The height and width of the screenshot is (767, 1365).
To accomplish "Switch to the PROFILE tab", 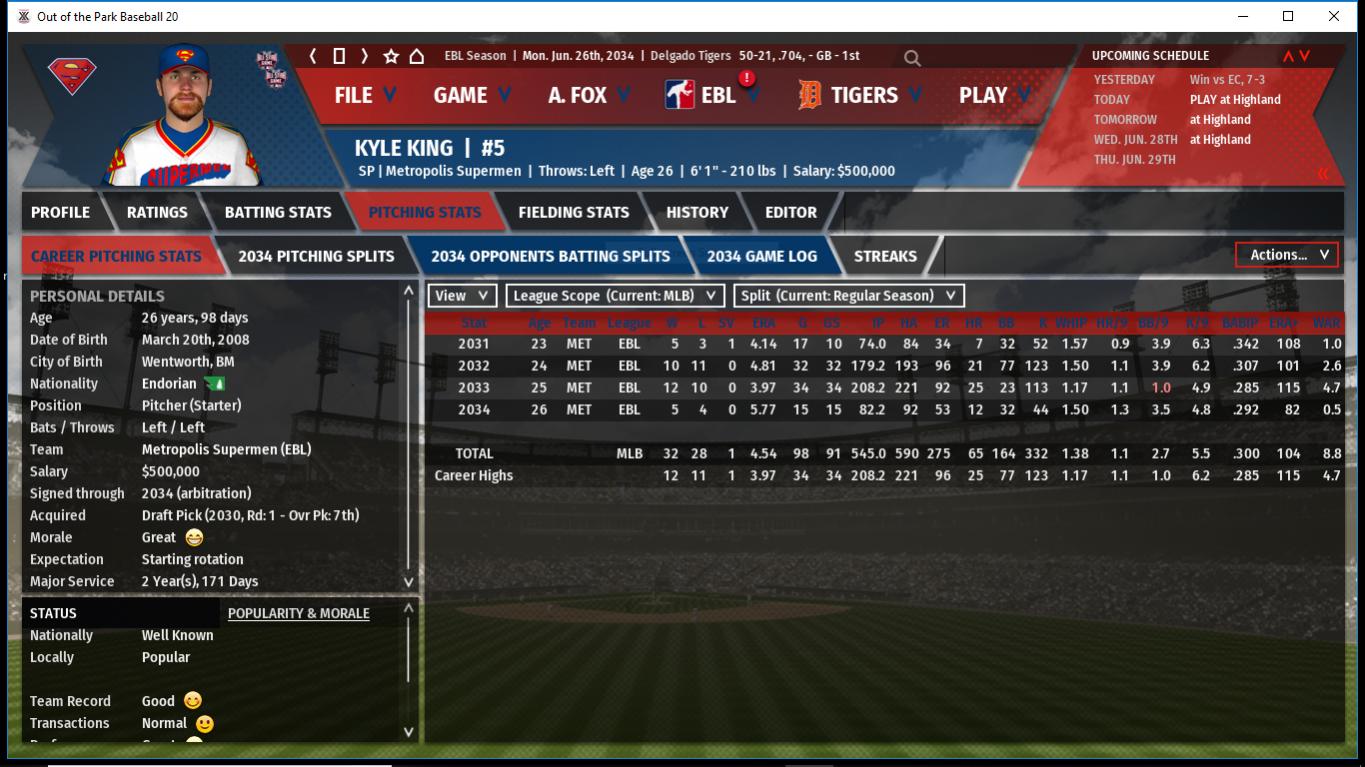I will 60,212.
